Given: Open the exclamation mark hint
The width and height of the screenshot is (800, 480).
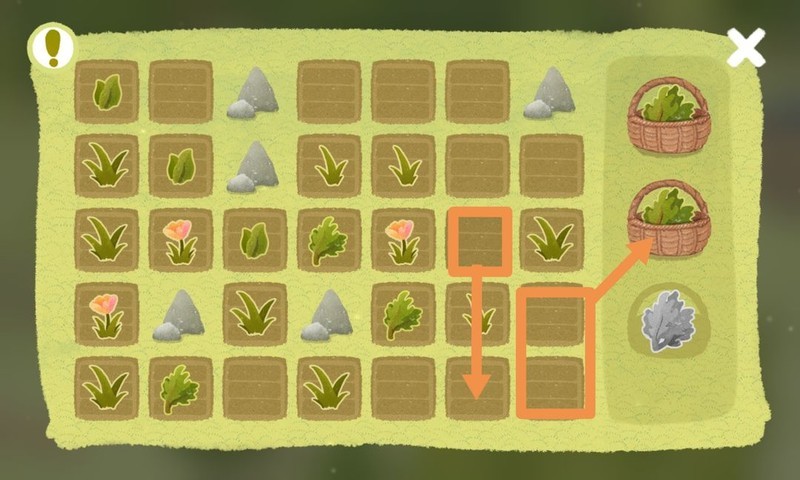Looking at the screenshot, I should pyautogui.click(x=51, y=46).
